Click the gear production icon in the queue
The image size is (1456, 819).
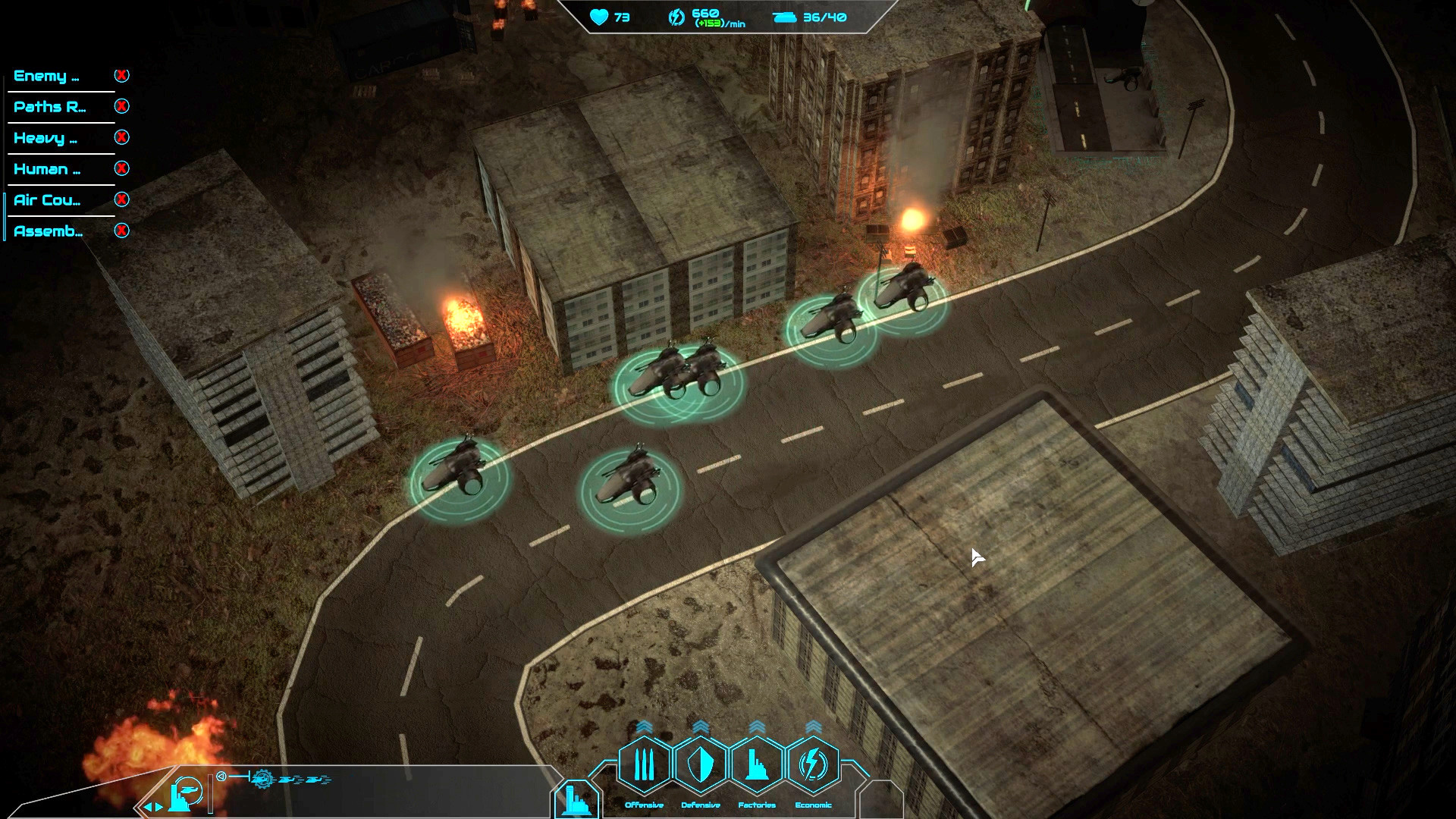click(x=262, y=780)
